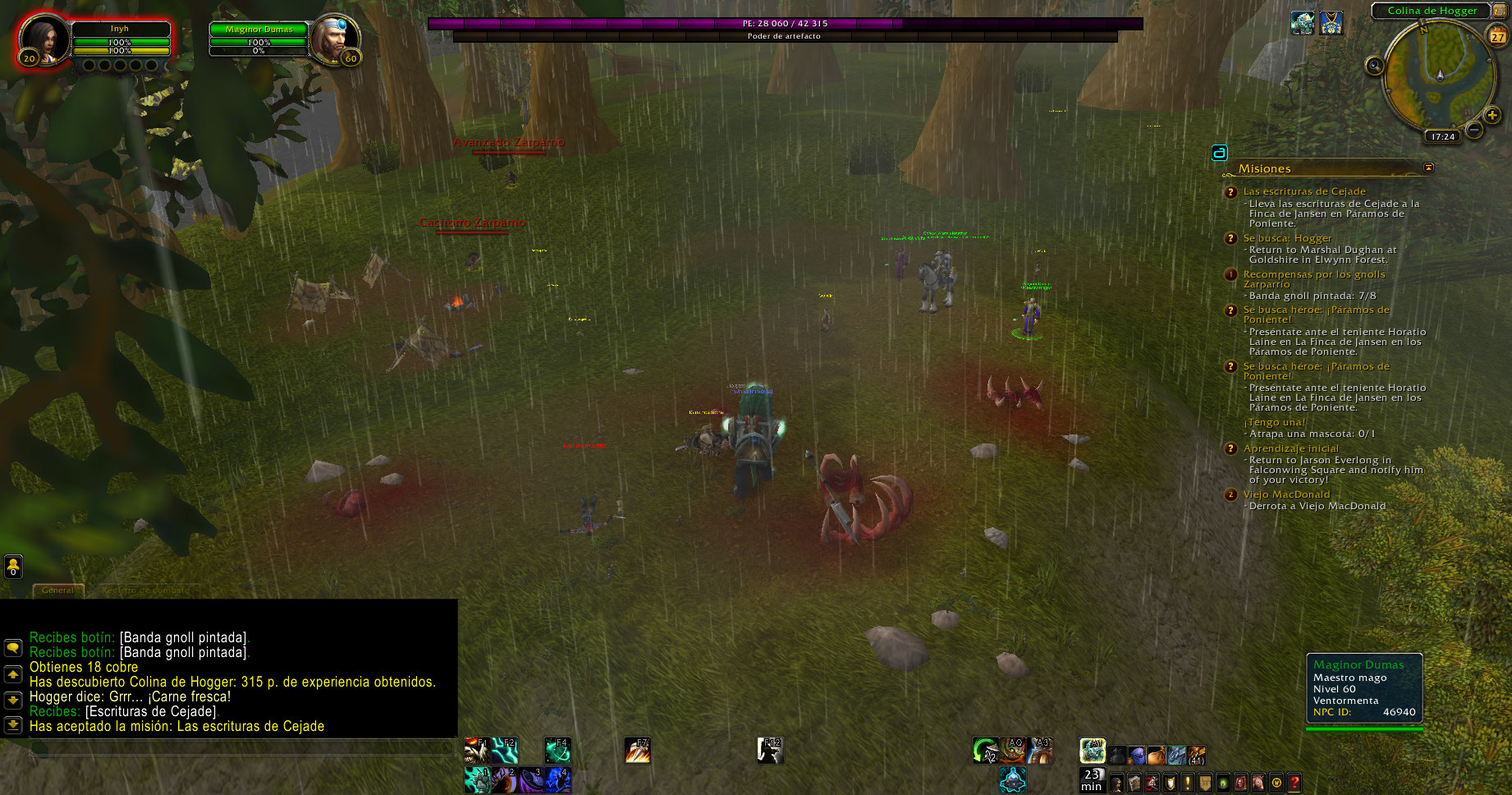Click the Maginor Dumas target portrait

coord(334,38)
